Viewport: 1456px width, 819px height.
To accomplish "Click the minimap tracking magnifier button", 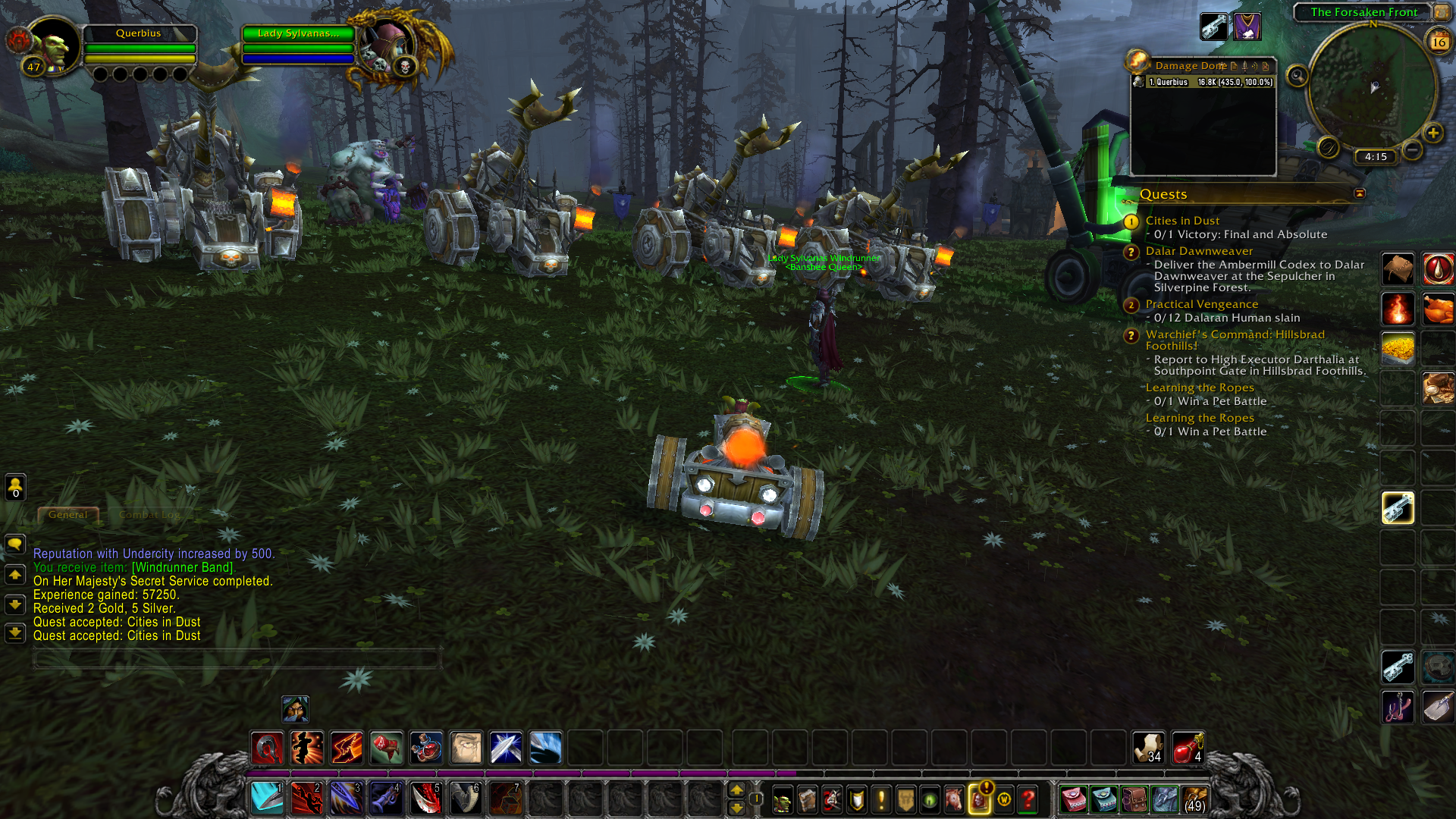I will click(x=1298, y=76).
